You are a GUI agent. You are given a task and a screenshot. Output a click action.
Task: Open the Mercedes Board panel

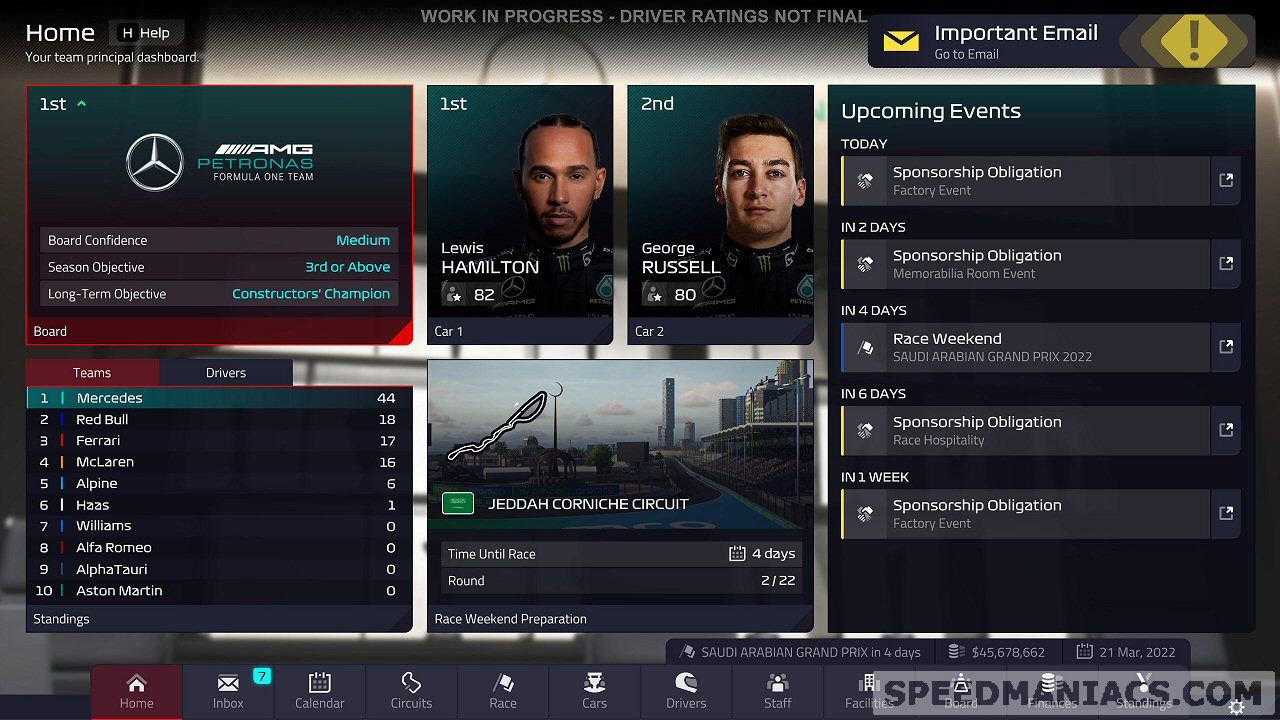219,214
